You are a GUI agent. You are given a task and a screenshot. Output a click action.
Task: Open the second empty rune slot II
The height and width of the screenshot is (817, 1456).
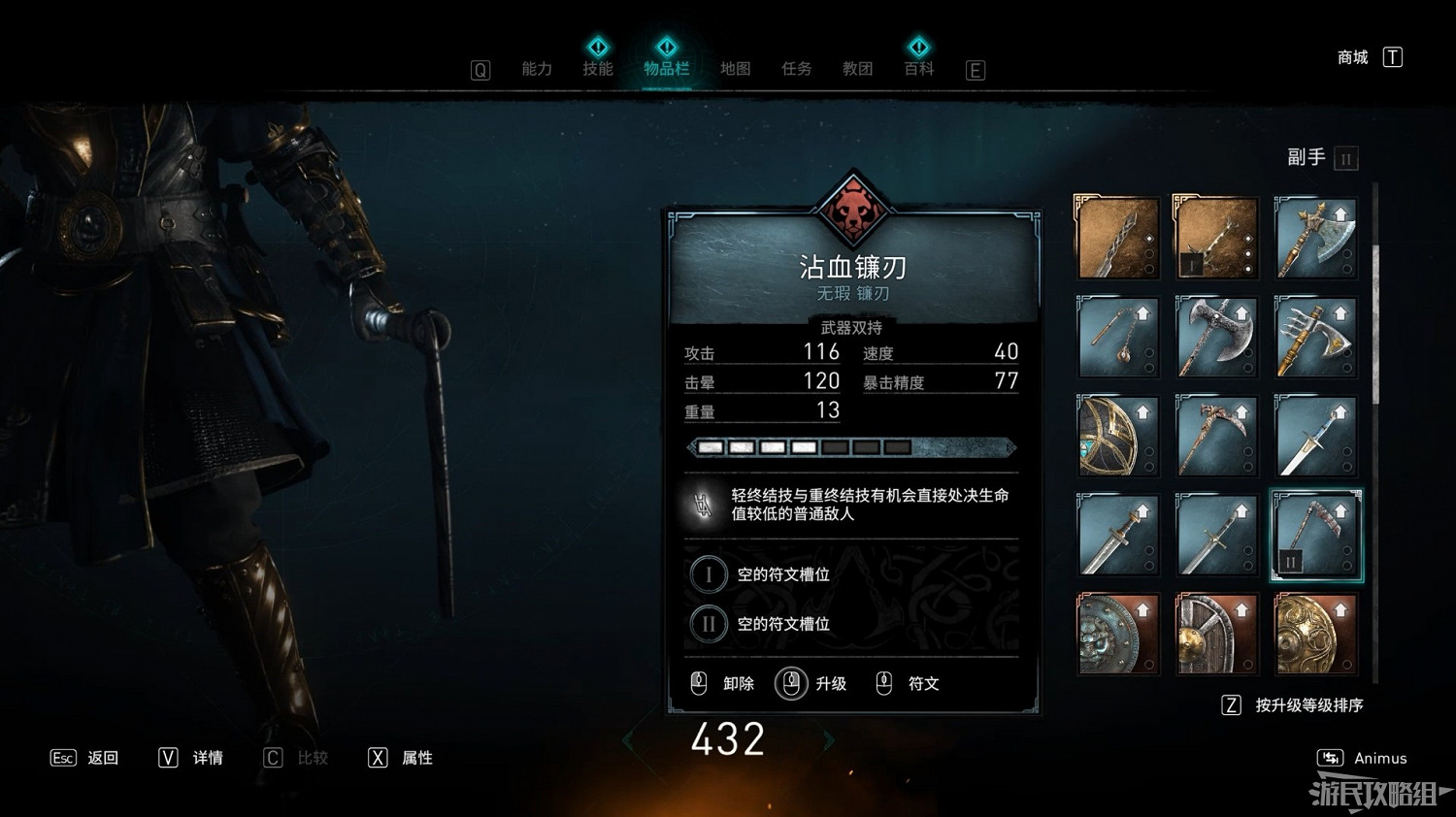[x=710, y=624]
